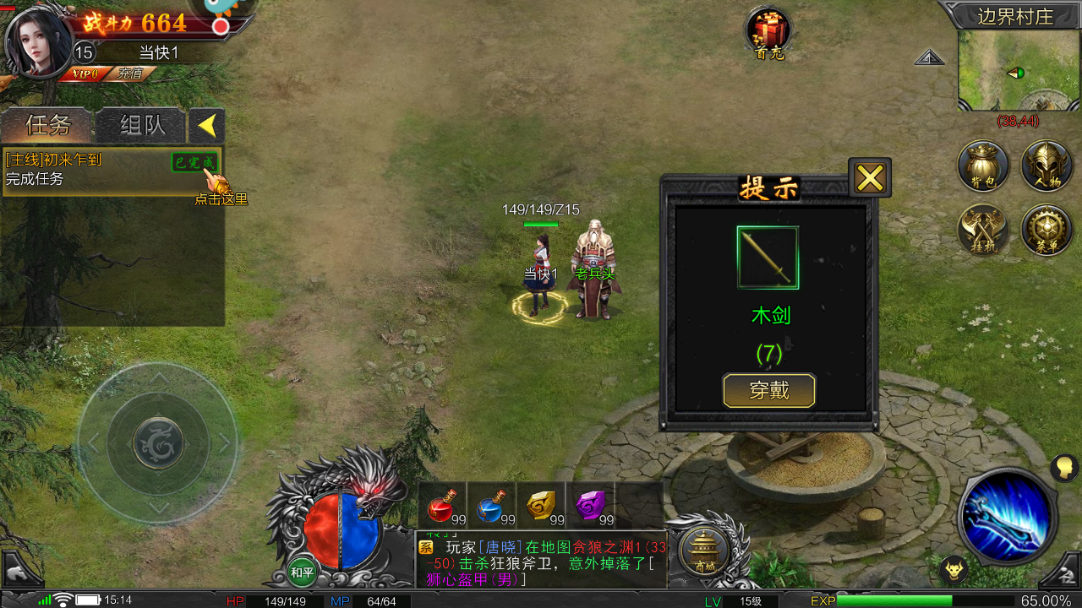
Task: Switch to the 组队 team tab
Action: click(142, 125)
